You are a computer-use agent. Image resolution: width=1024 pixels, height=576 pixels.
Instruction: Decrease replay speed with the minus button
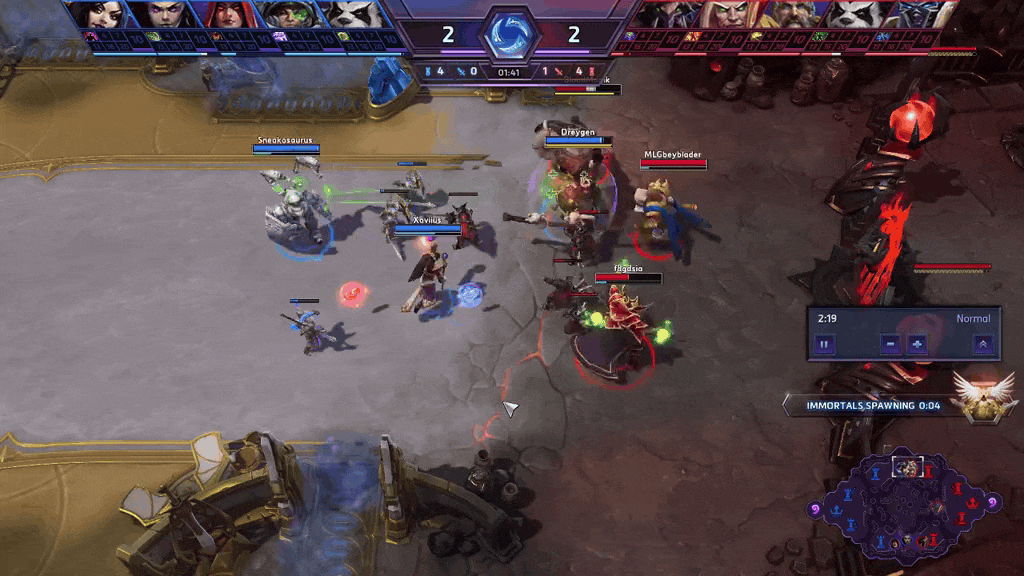click(x=890, y=344)
